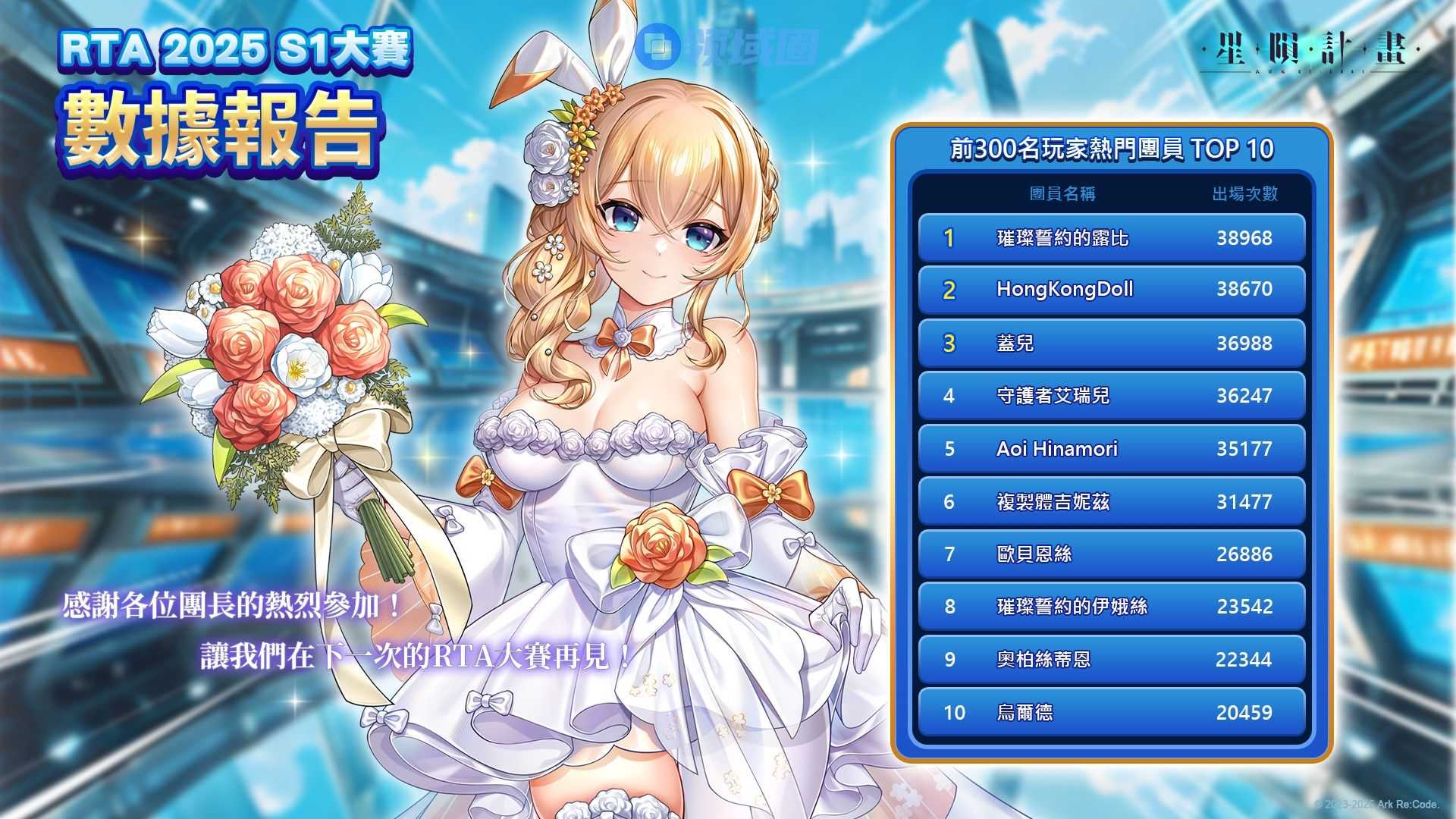Image resolution: width=1456 pixels, height=819 pixels.
Task: Select the 璀璨誓約的露比 rank 1 row
Action: [x=1111, y=238]
